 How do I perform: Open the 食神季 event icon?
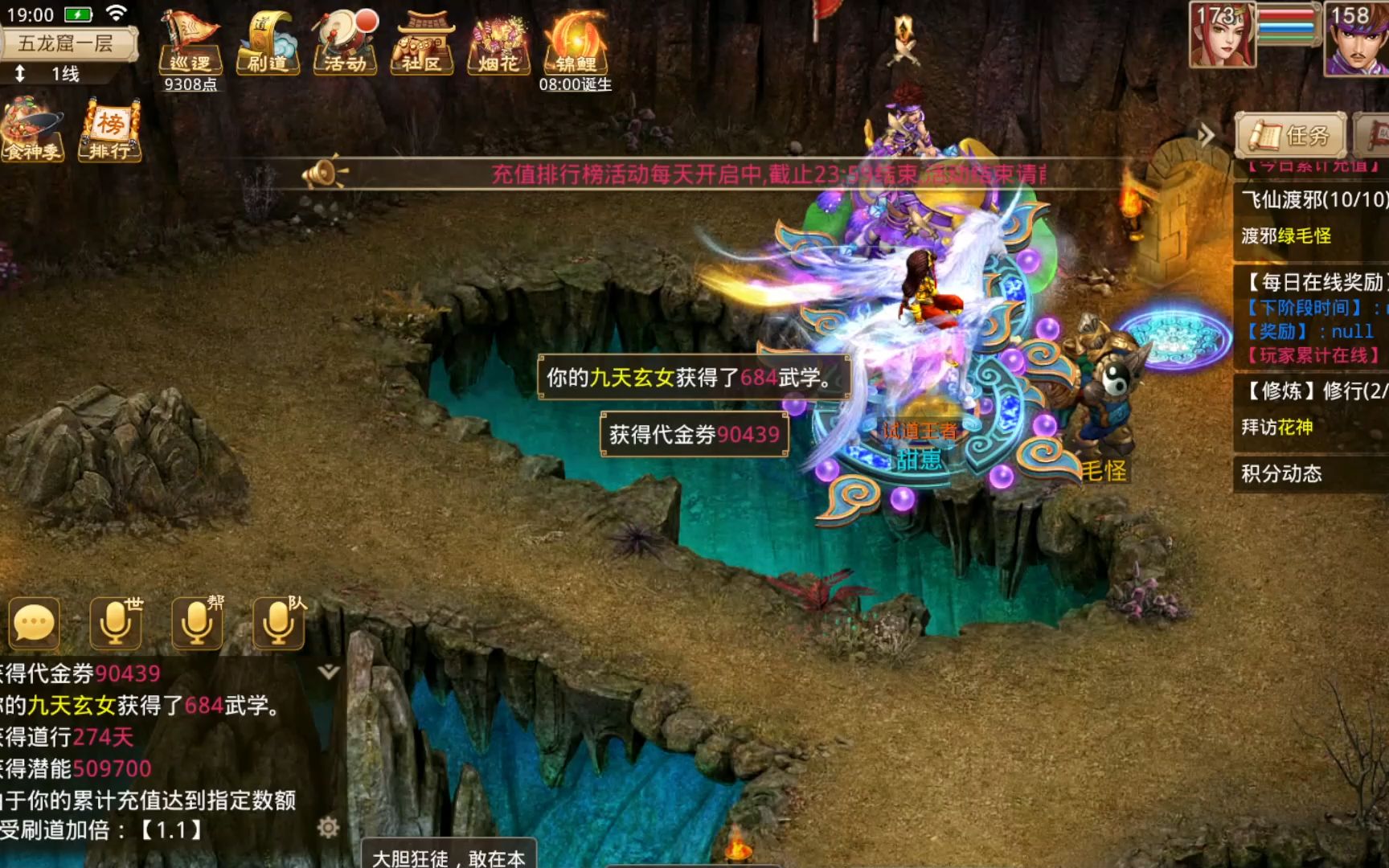(33, 130)
